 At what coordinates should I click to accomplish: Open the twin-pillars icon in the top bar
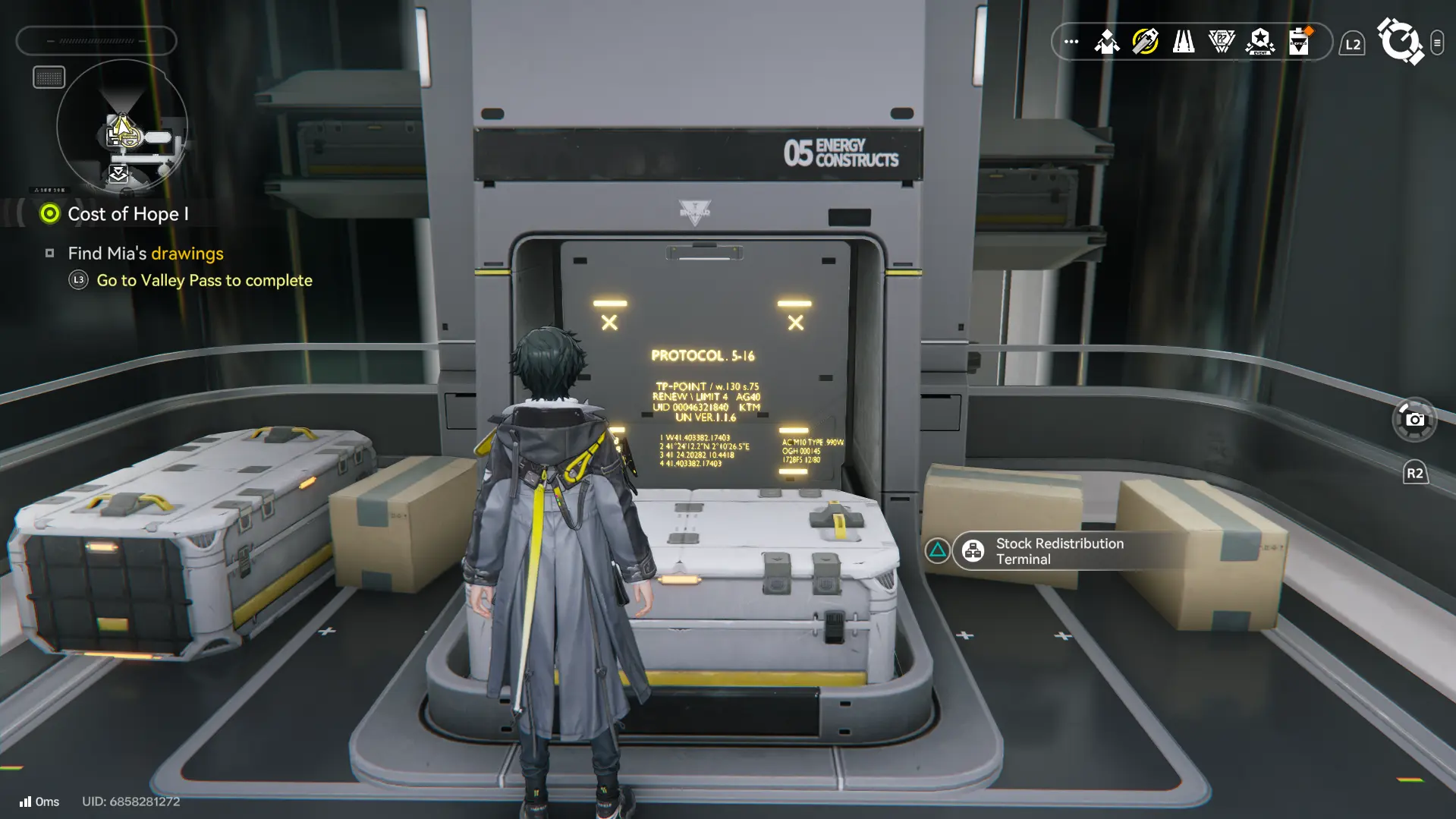point(1184,42)
